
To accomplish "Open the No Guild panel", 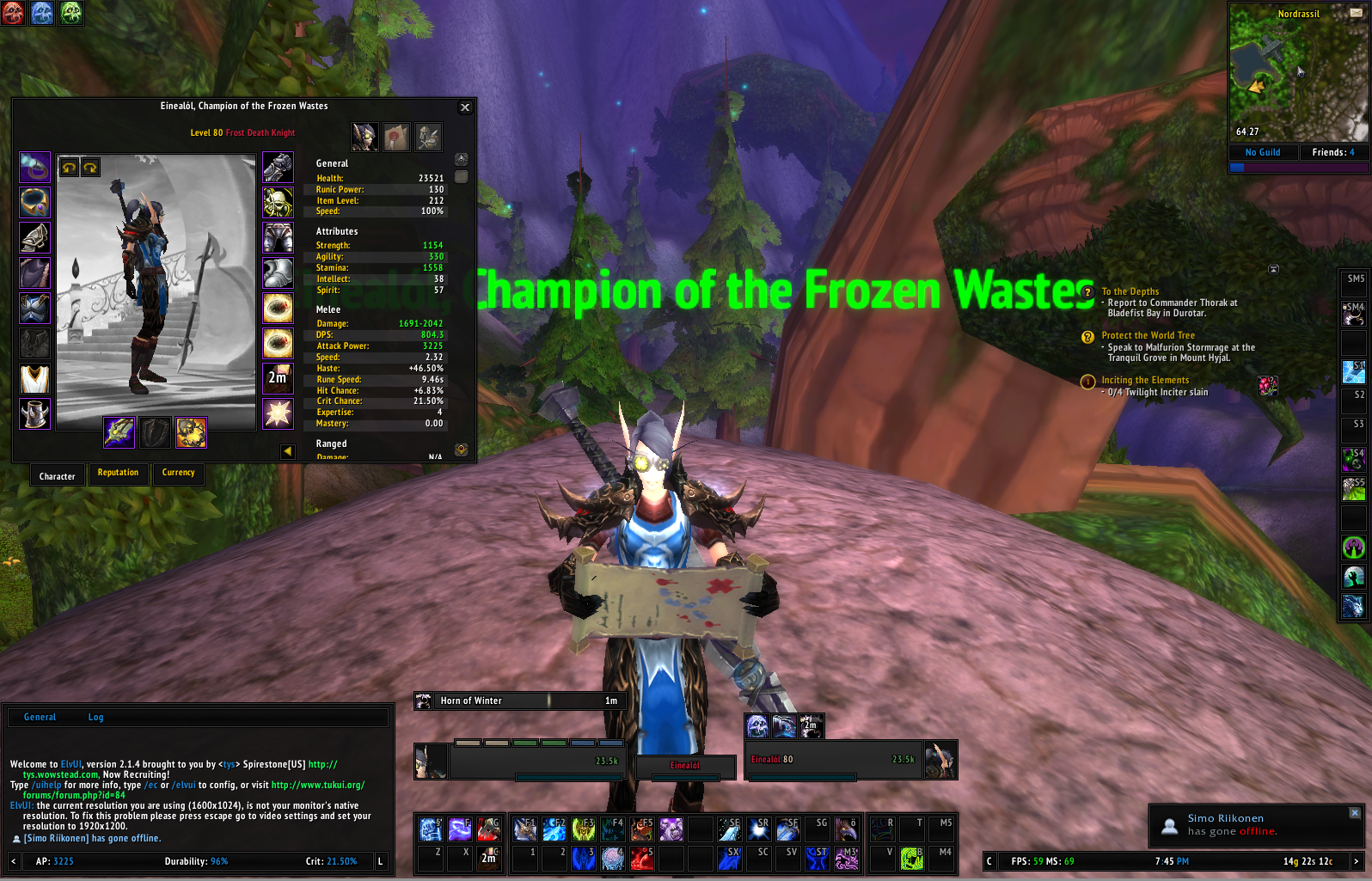I will (1262, 152).
